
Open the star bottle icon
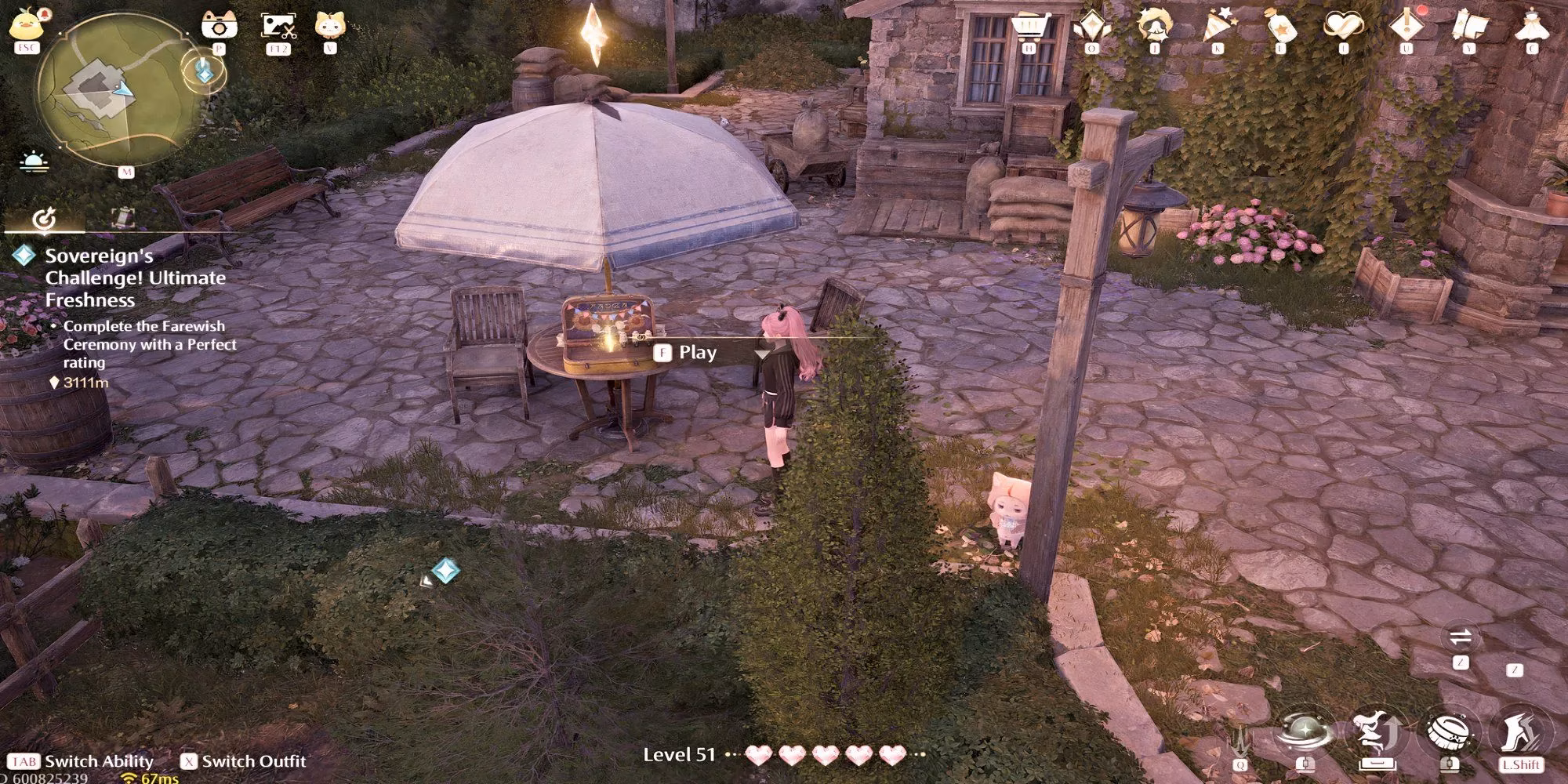coord(1279,26)
